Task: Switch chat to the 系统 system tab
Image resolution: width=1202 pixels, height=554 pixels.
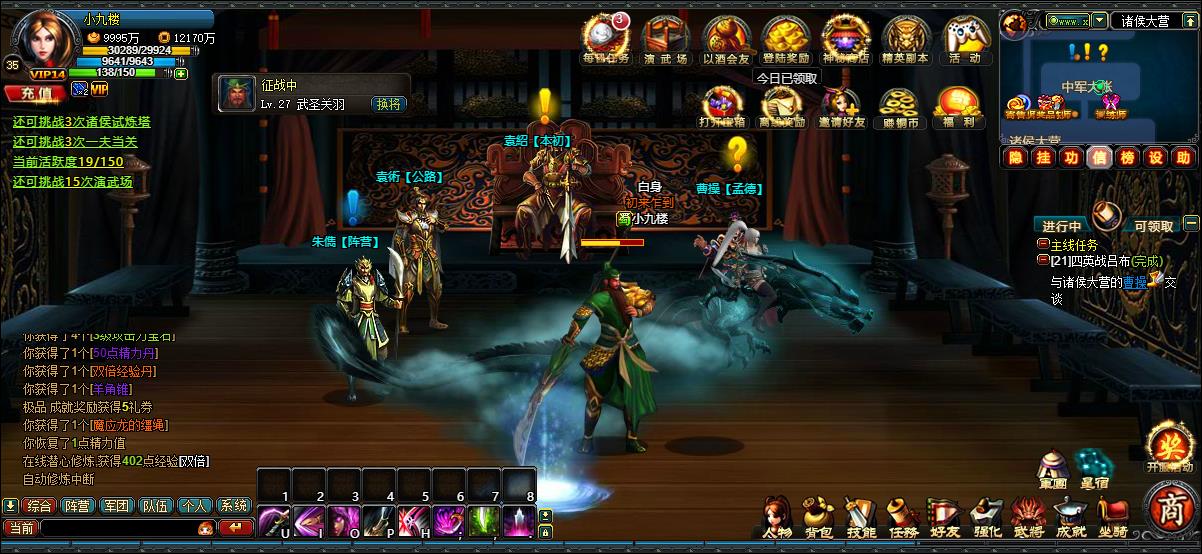Action: pyautogui.click(x=234, y=506)
